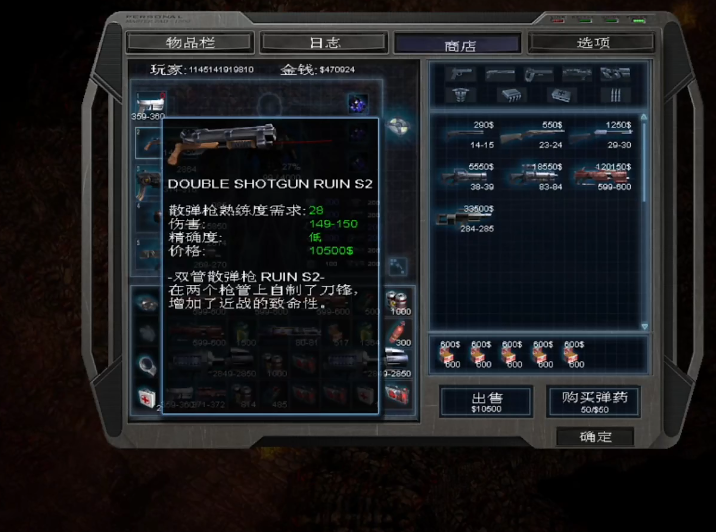The image size is (716, 532).
Task: Open the 物品栏 inventory tab
Action: coord(190,43)
